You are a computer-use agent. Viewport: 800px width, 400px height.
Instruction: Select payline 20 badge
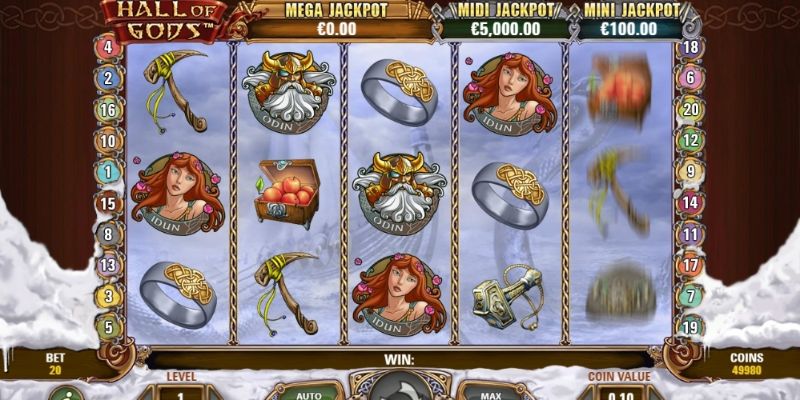(x=688, y=109)
